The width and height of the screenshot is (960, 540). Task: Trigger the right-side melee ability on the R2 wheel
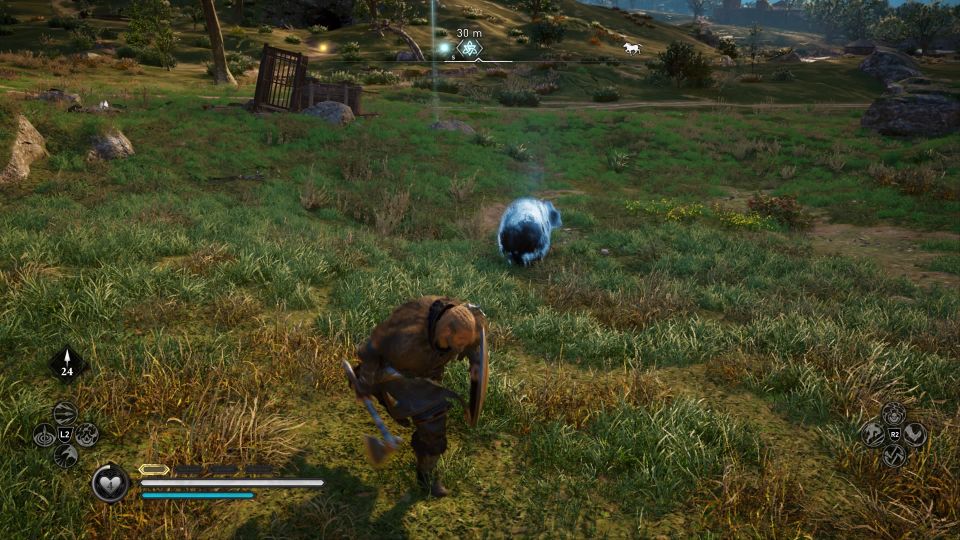click(914, 434)
